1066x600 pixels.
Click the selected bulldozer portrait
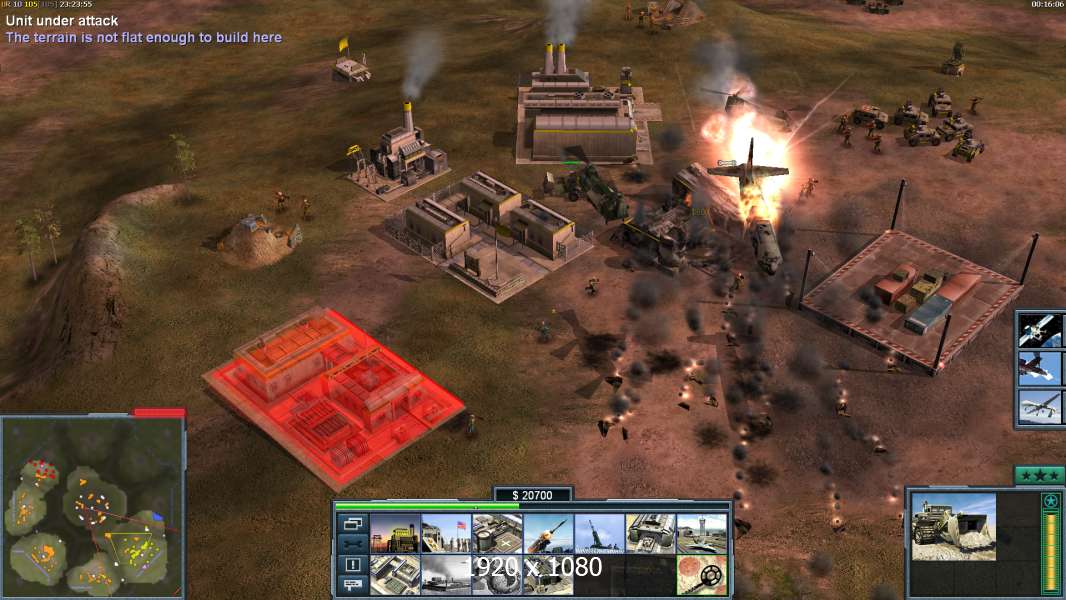pyautogui.click(x=954, y=526)
